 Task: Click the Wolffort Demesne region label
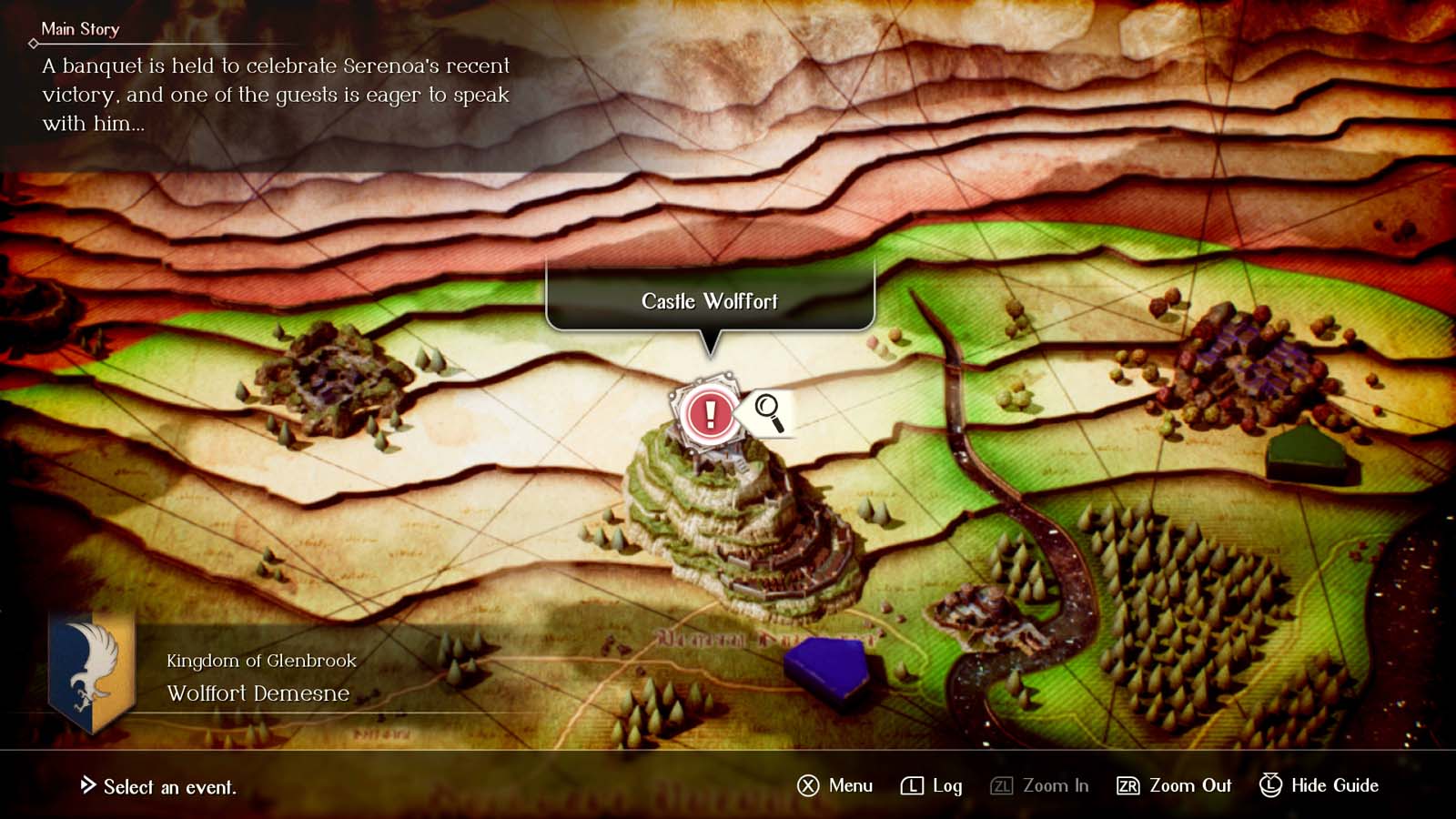pyautogui.click(x=258, y=695)
